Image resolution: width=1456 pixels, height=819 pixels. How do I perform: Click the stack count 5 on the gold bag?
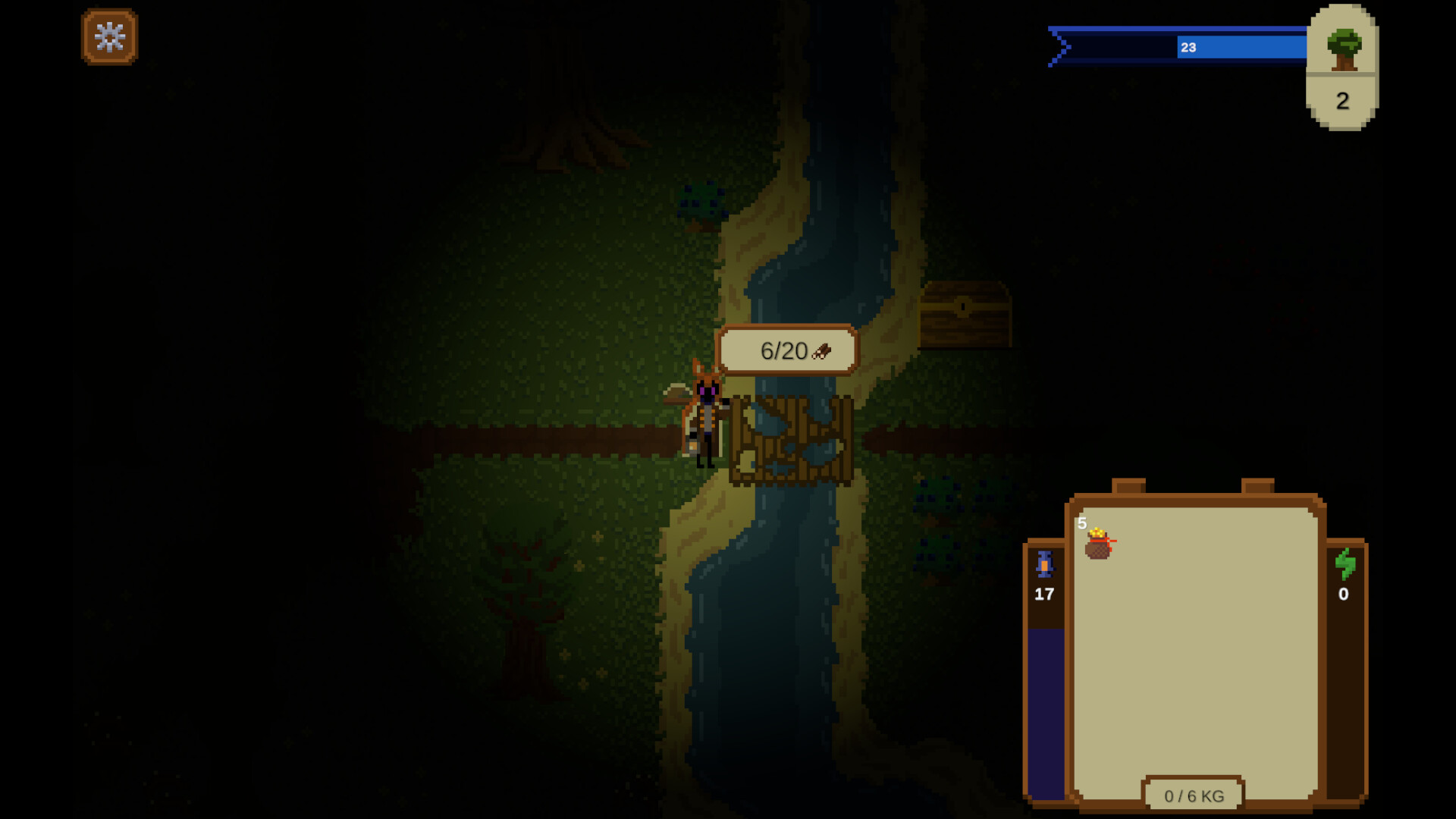coord(1080,525)
